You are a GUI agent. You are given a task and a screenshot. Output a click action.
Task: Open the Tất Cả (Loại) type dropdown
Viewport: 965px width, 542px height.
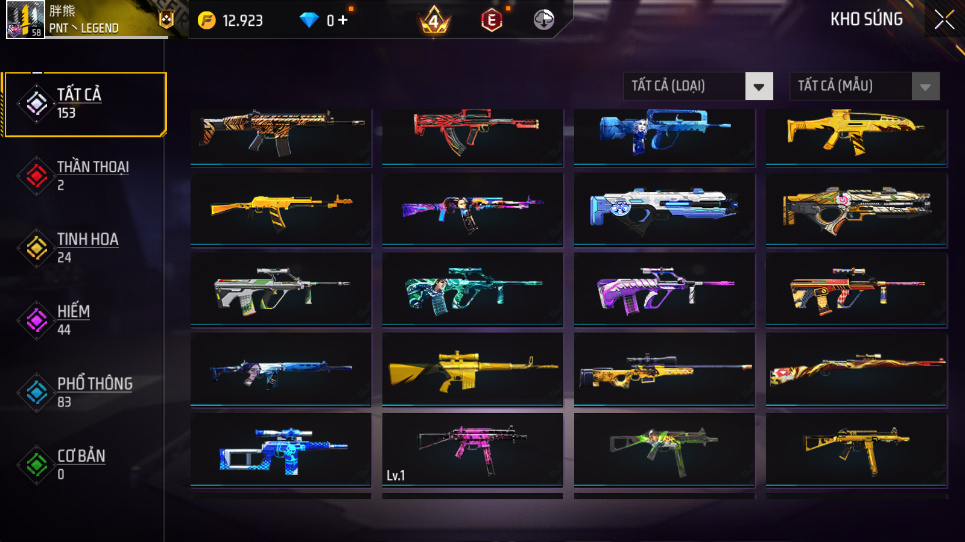coord(698,86)
